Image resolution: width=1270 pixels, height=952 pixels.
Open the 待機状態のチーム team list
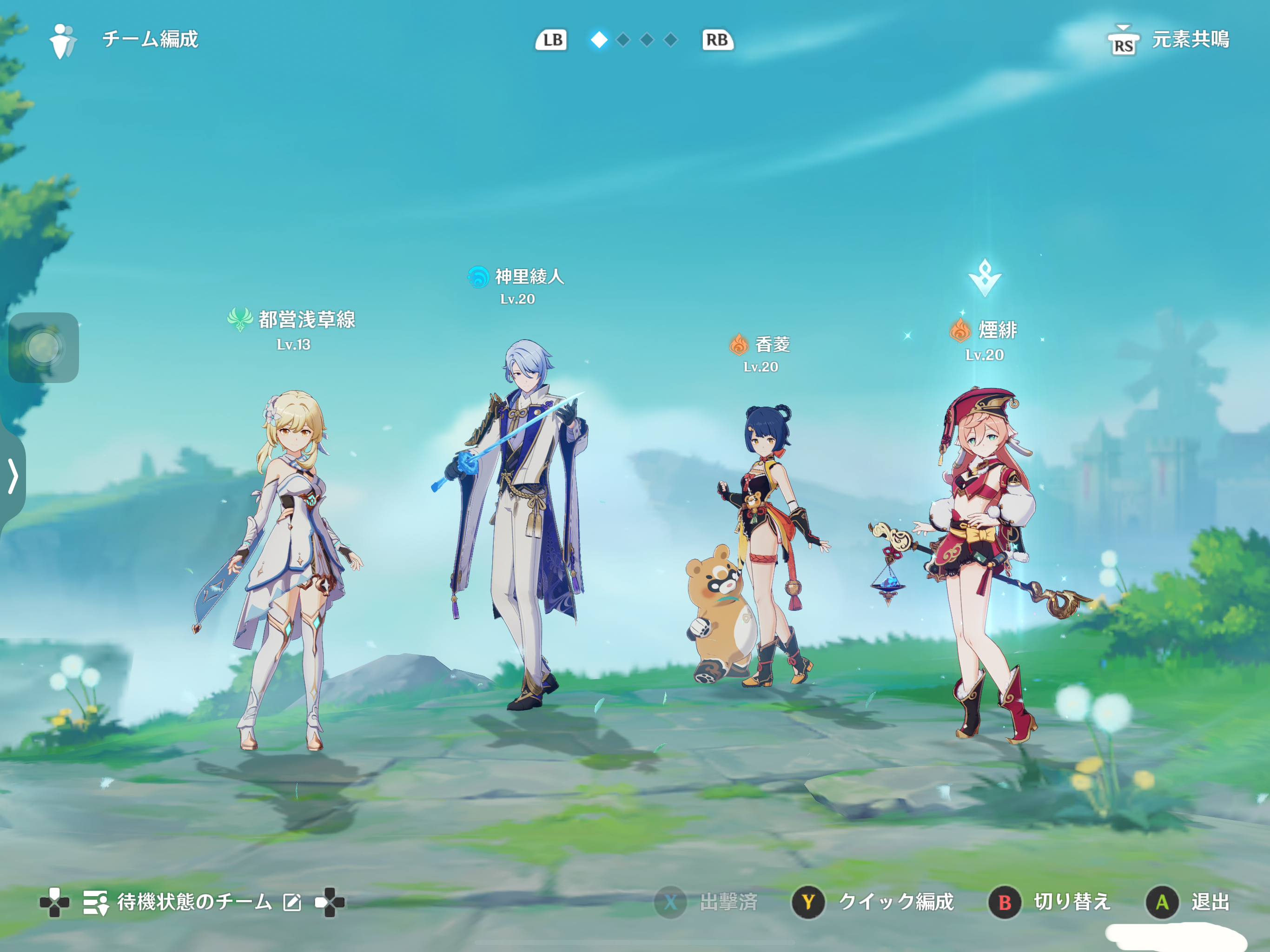pos(178,902)
